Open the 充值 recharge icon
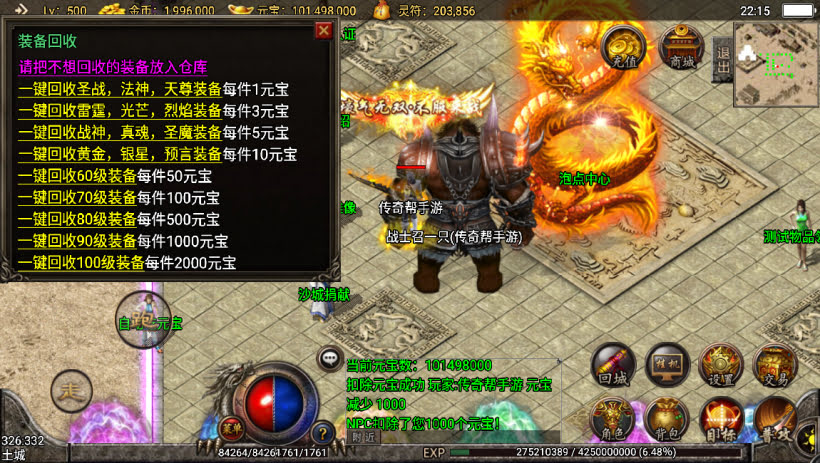 [x=624, y=47]
